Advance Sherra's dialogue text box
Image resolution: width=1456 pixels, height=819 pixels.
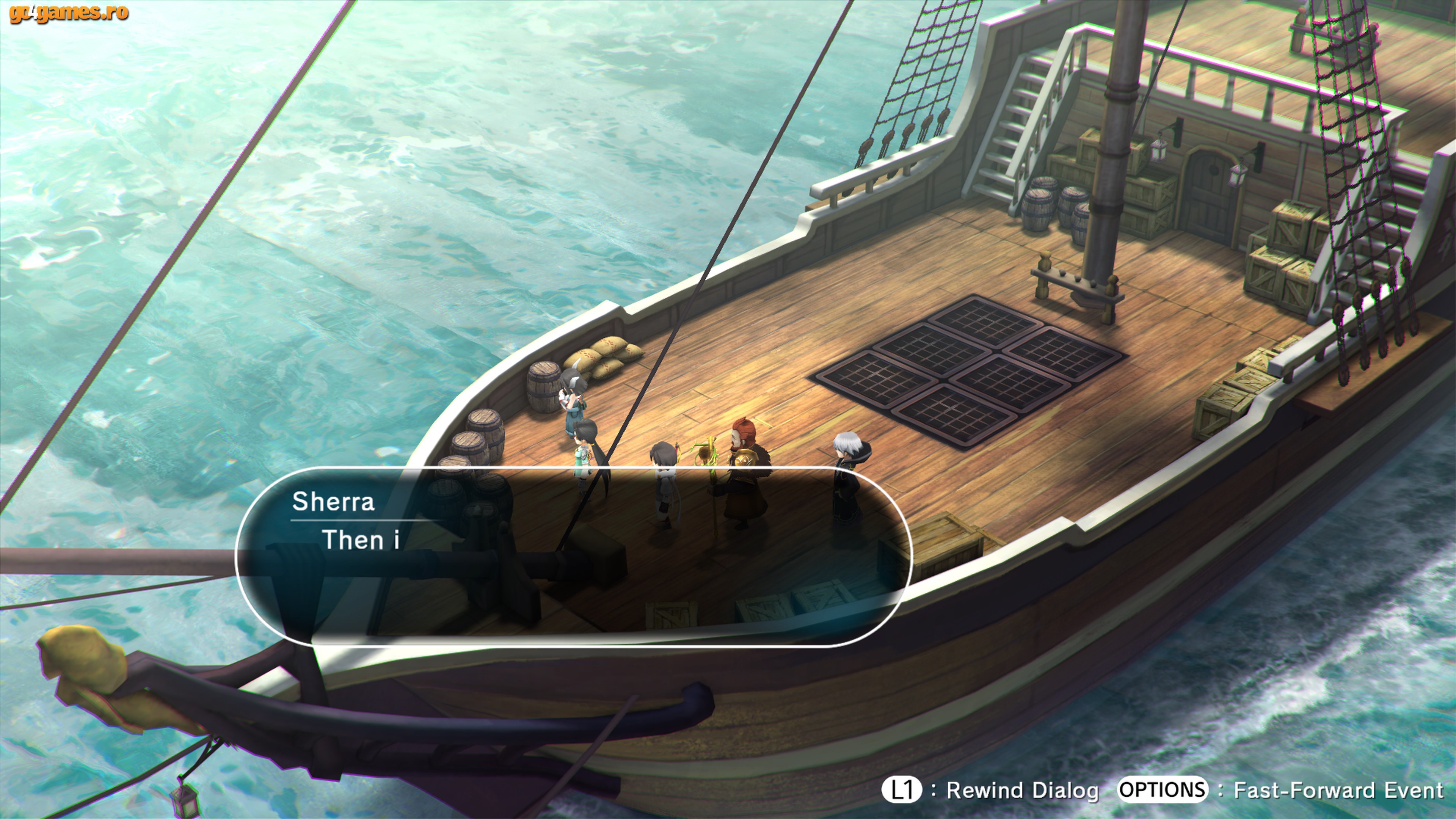coord(573,557)
